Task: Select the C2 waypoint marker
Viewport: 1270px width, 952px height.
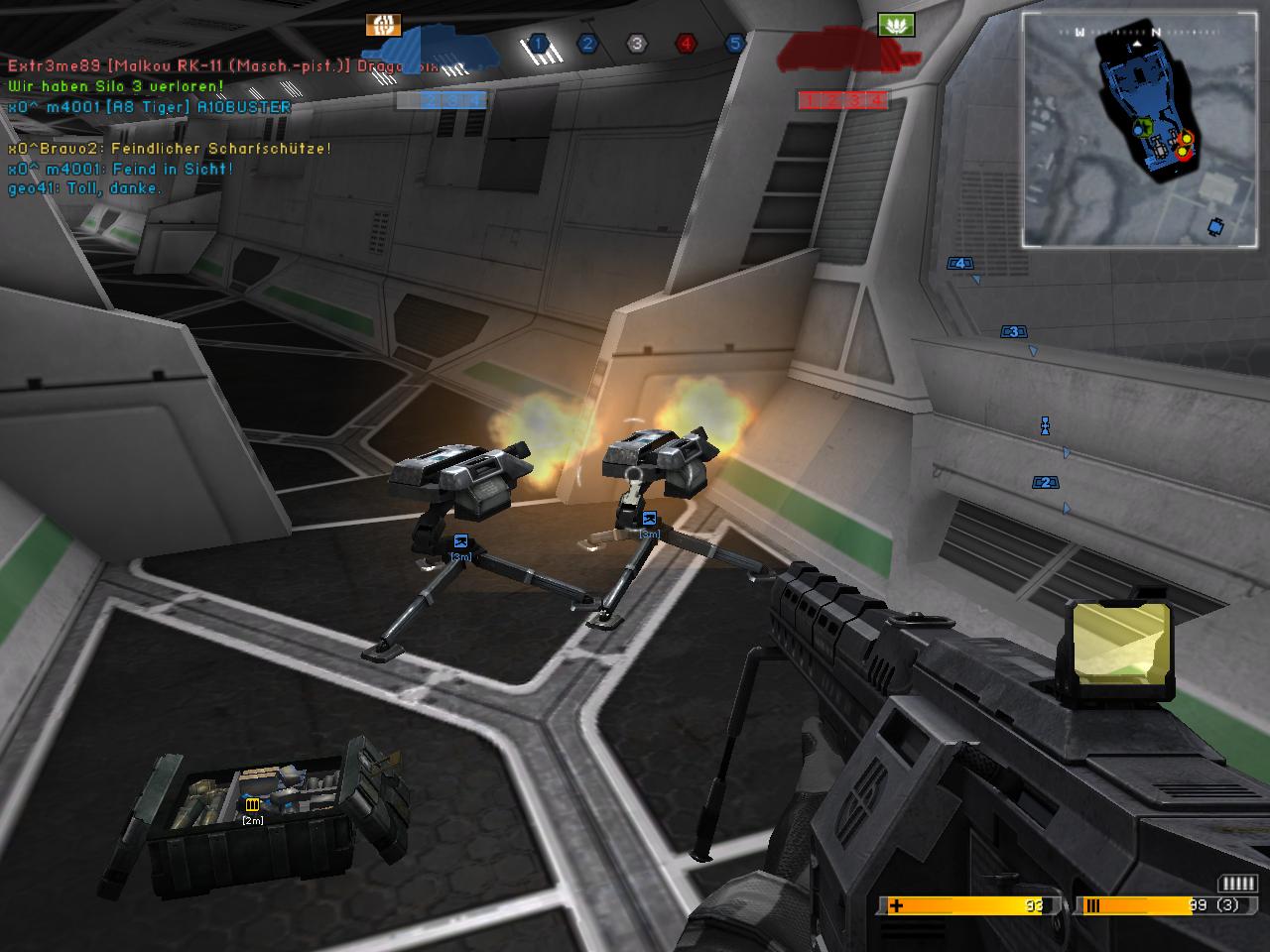Action: [1044, 483]
